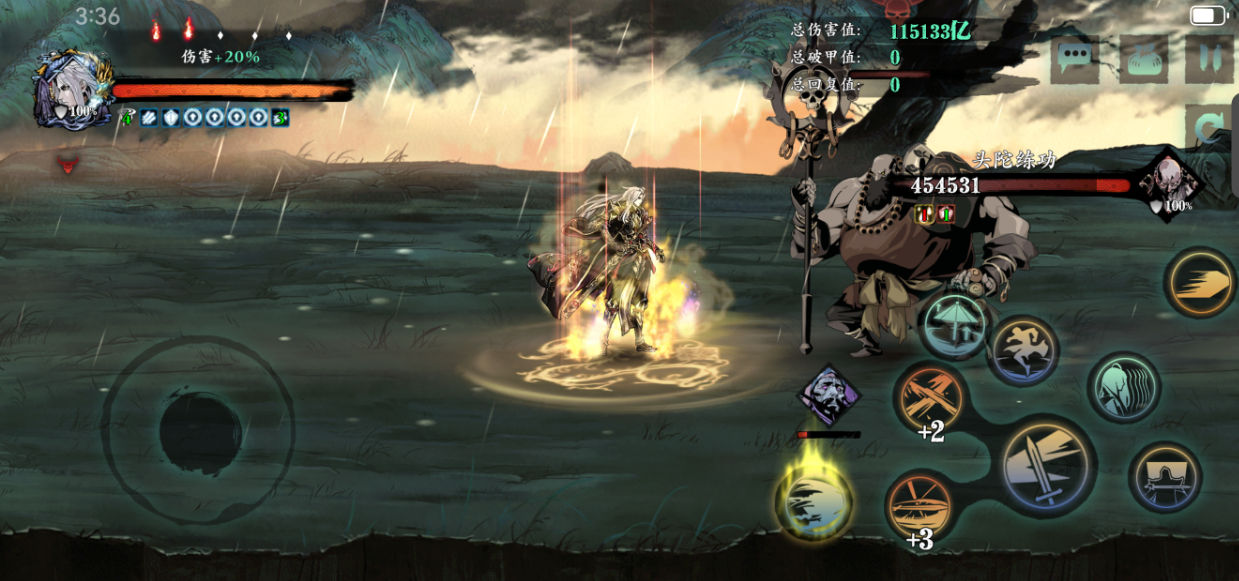Activate the teal long-haired figure skill

1123,387
